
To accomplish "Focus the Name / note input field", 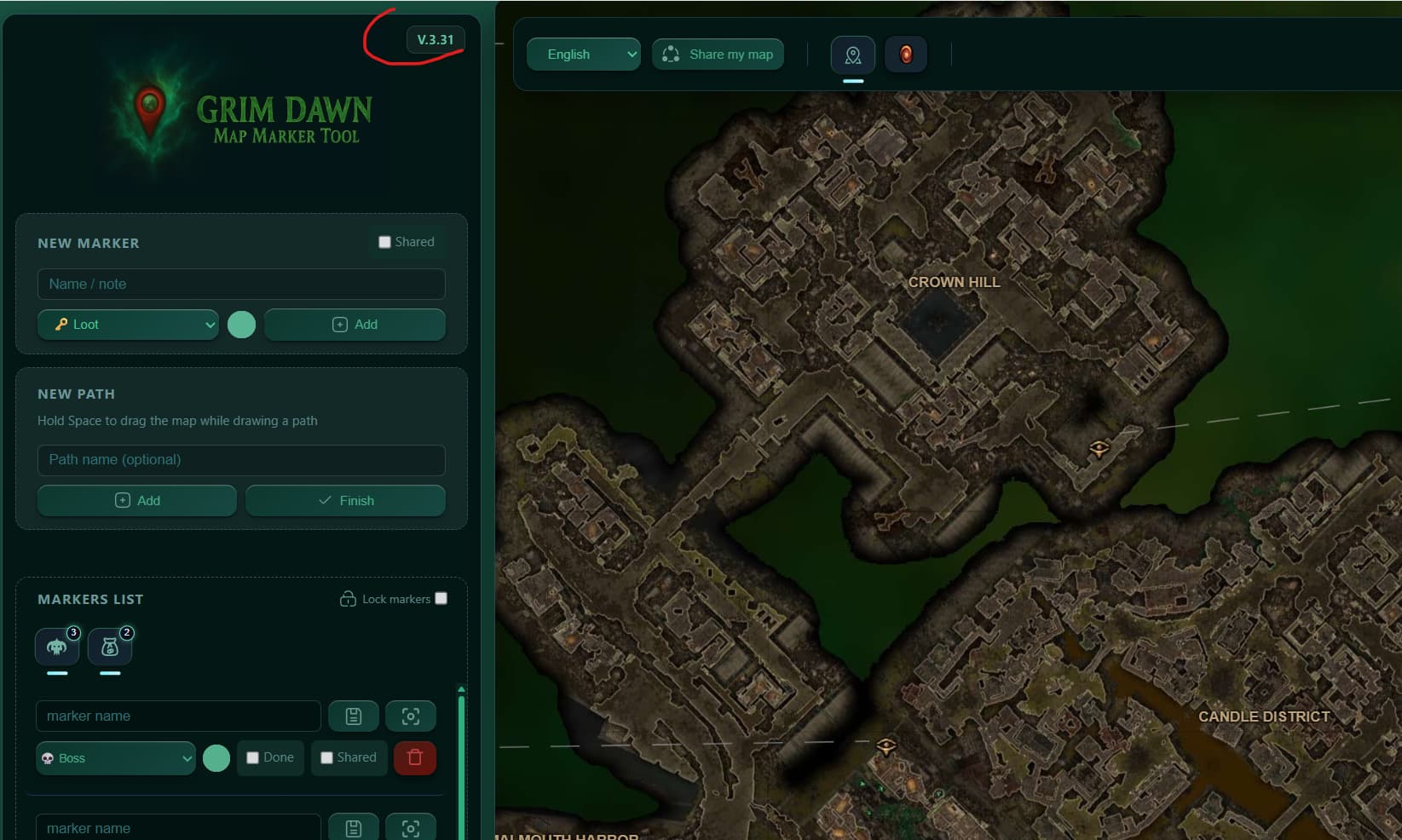I will tap(241, 285).
